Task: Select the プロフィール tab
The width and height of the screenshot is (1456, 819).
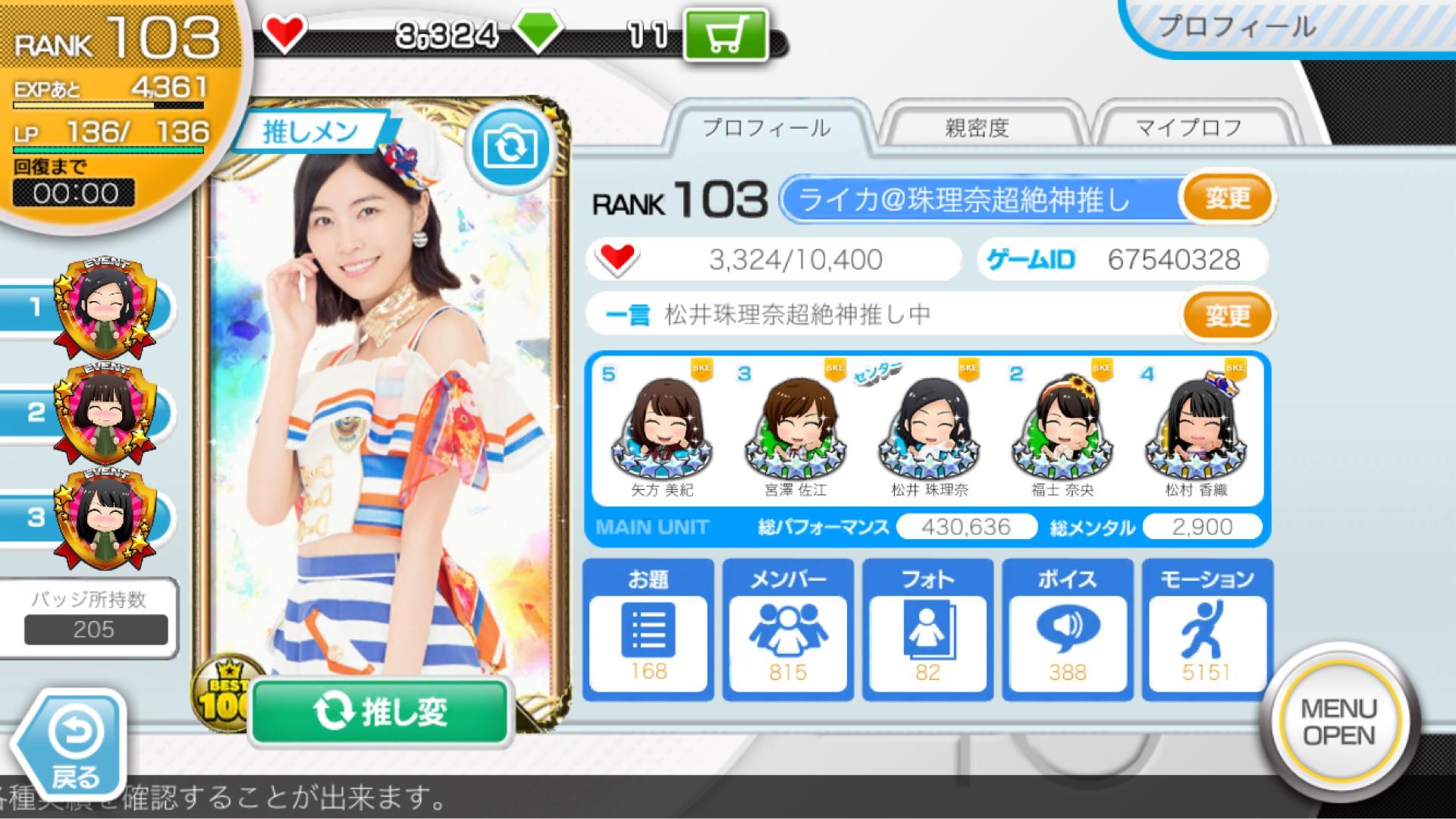Action: (766, 129)
